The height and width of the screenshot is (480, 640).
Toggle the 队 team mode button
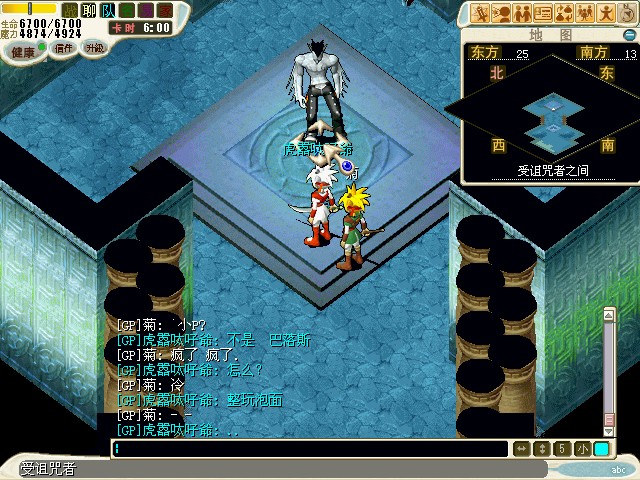107,9
